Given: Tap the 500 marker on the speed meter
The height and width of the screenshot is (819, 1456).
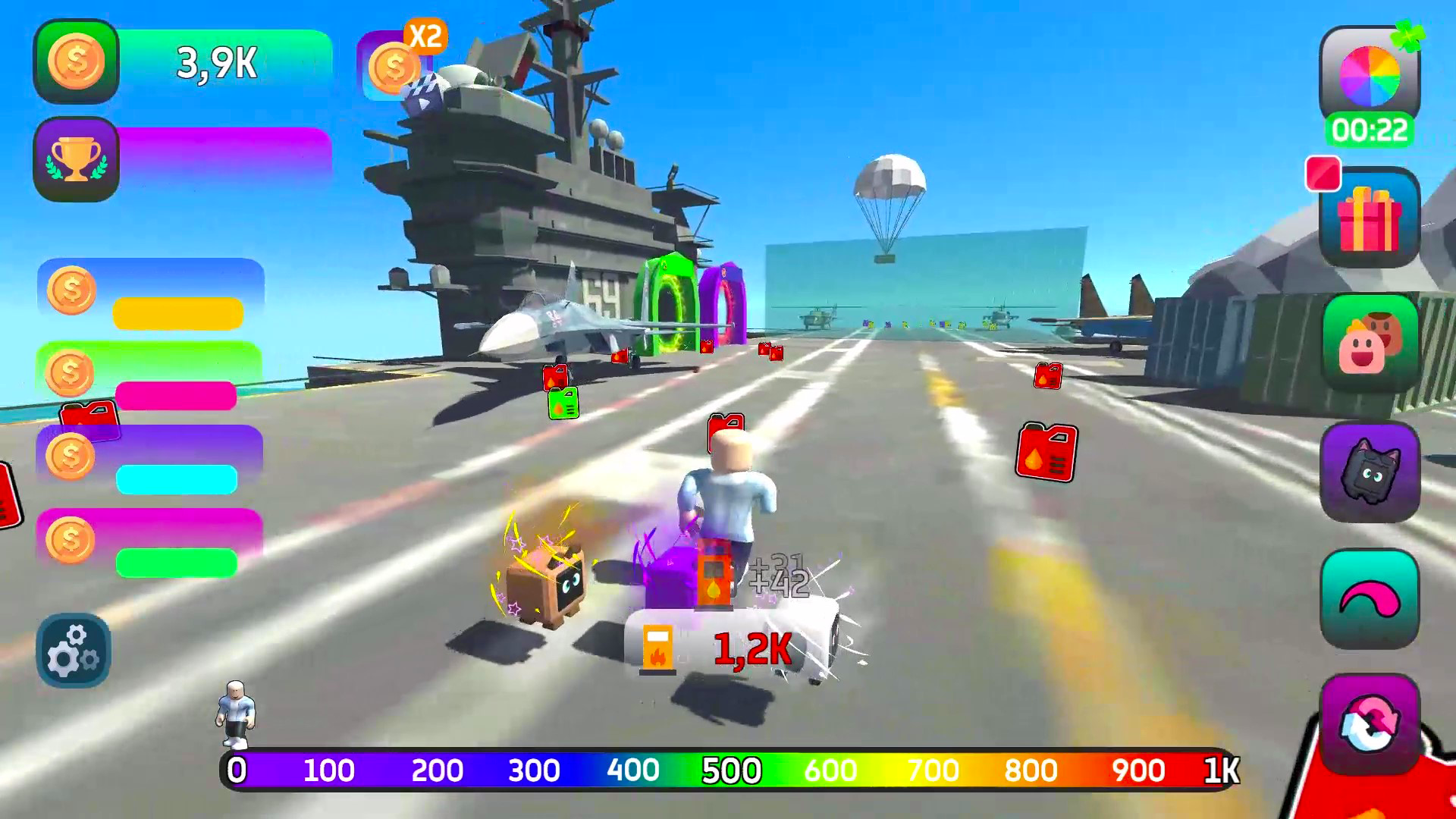Looking at the screenshot, I should point(730,770).
